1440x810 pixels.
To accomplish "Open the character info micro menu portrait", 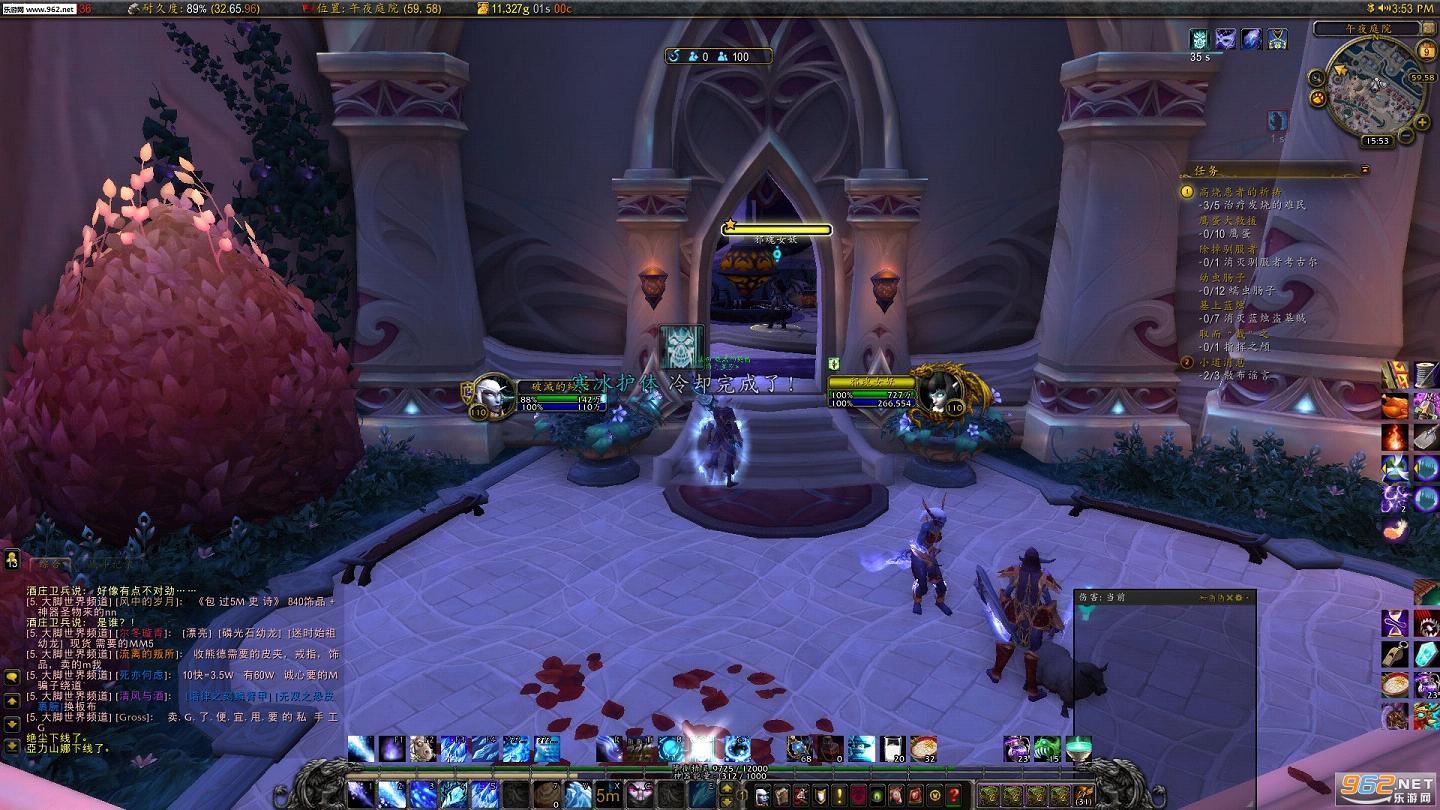I will [x=763, y=795].
